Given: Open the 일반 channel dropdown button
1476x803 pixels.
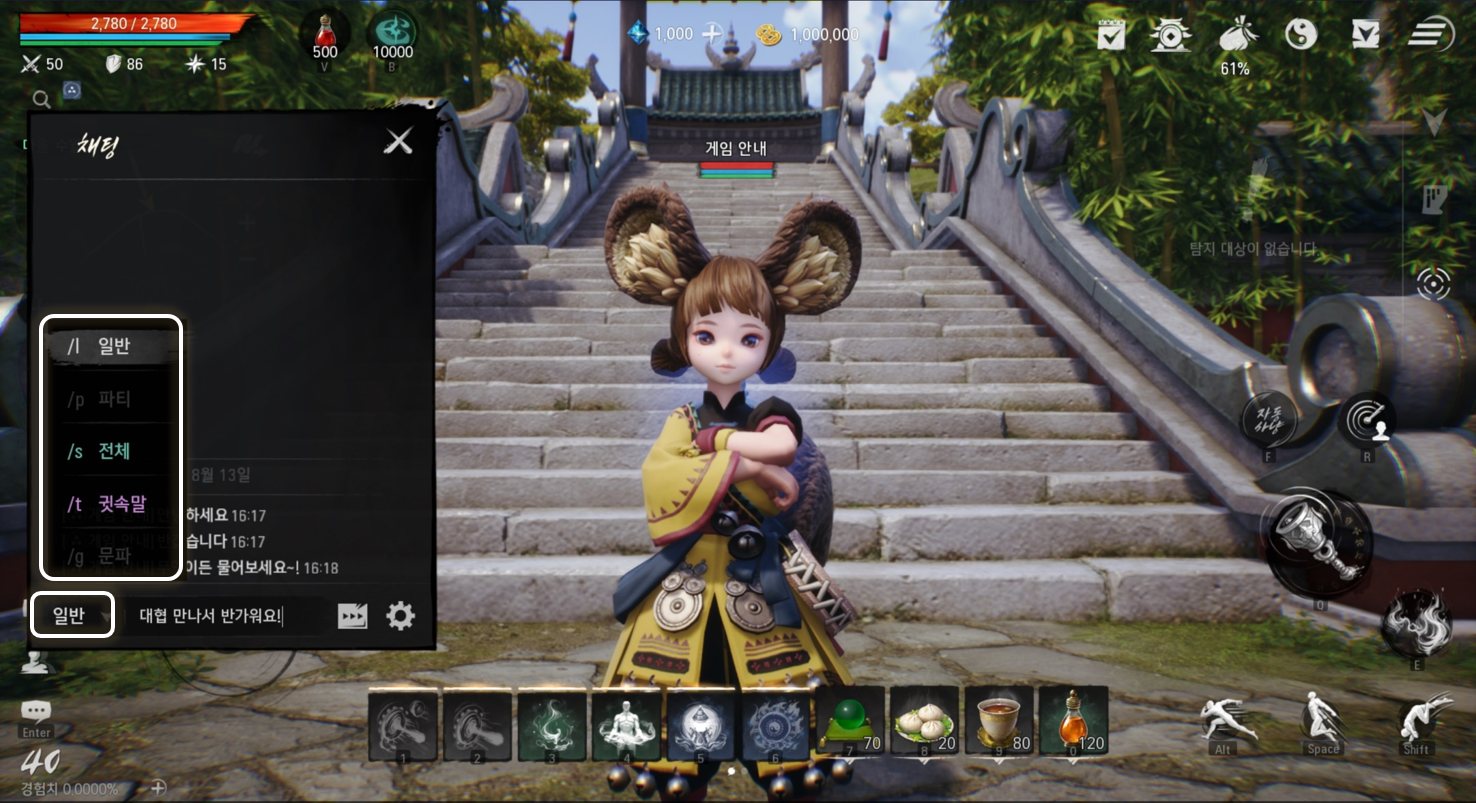Looking at the screenshot, I should click(71, 615).
